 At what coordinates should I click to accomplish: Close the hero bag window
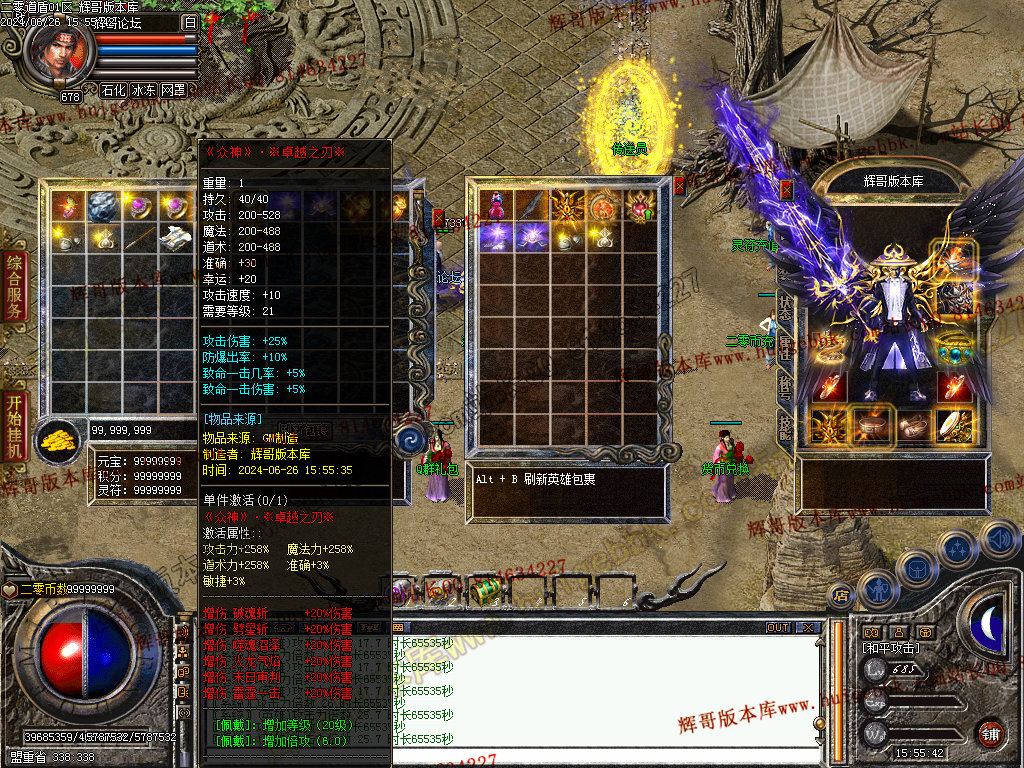(680, 185)
